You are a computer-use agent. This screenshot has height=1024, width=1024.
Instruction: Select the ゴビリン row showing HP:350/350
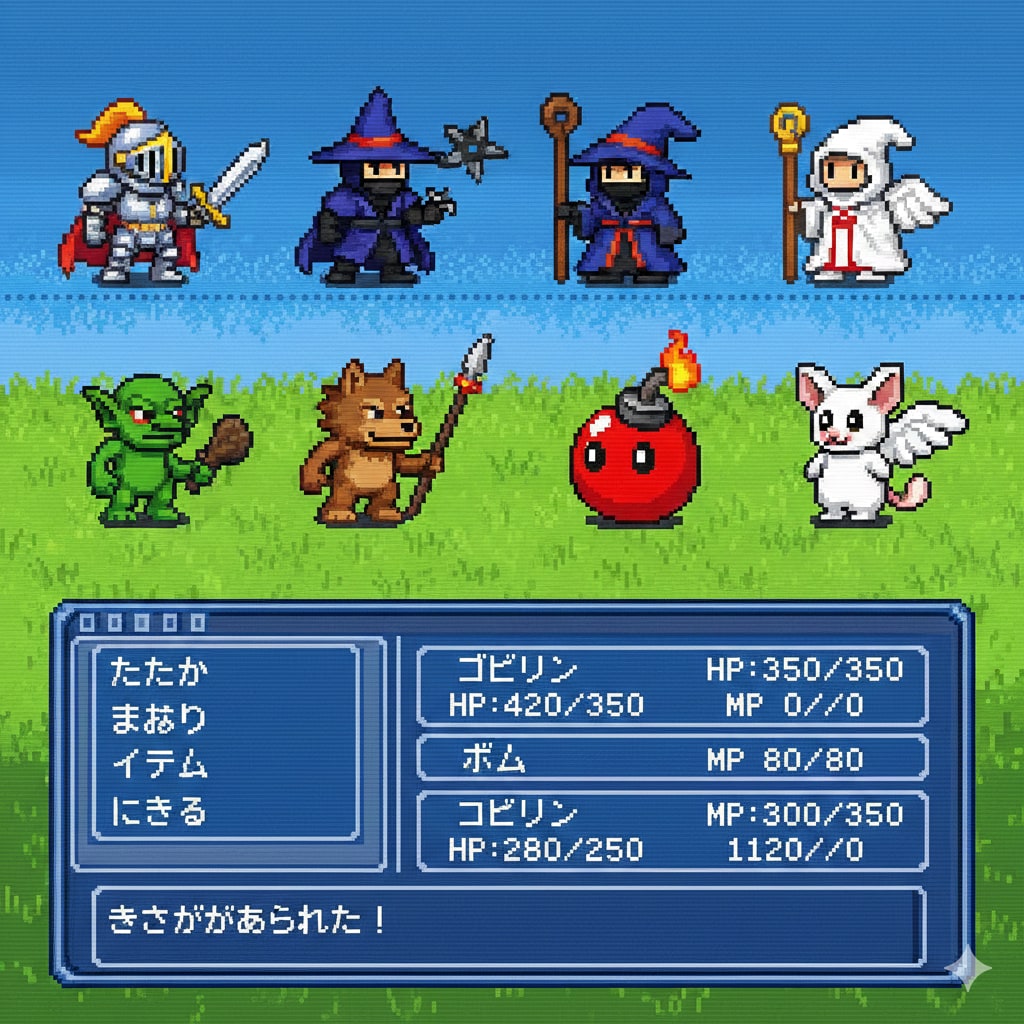tap(671, 686)
